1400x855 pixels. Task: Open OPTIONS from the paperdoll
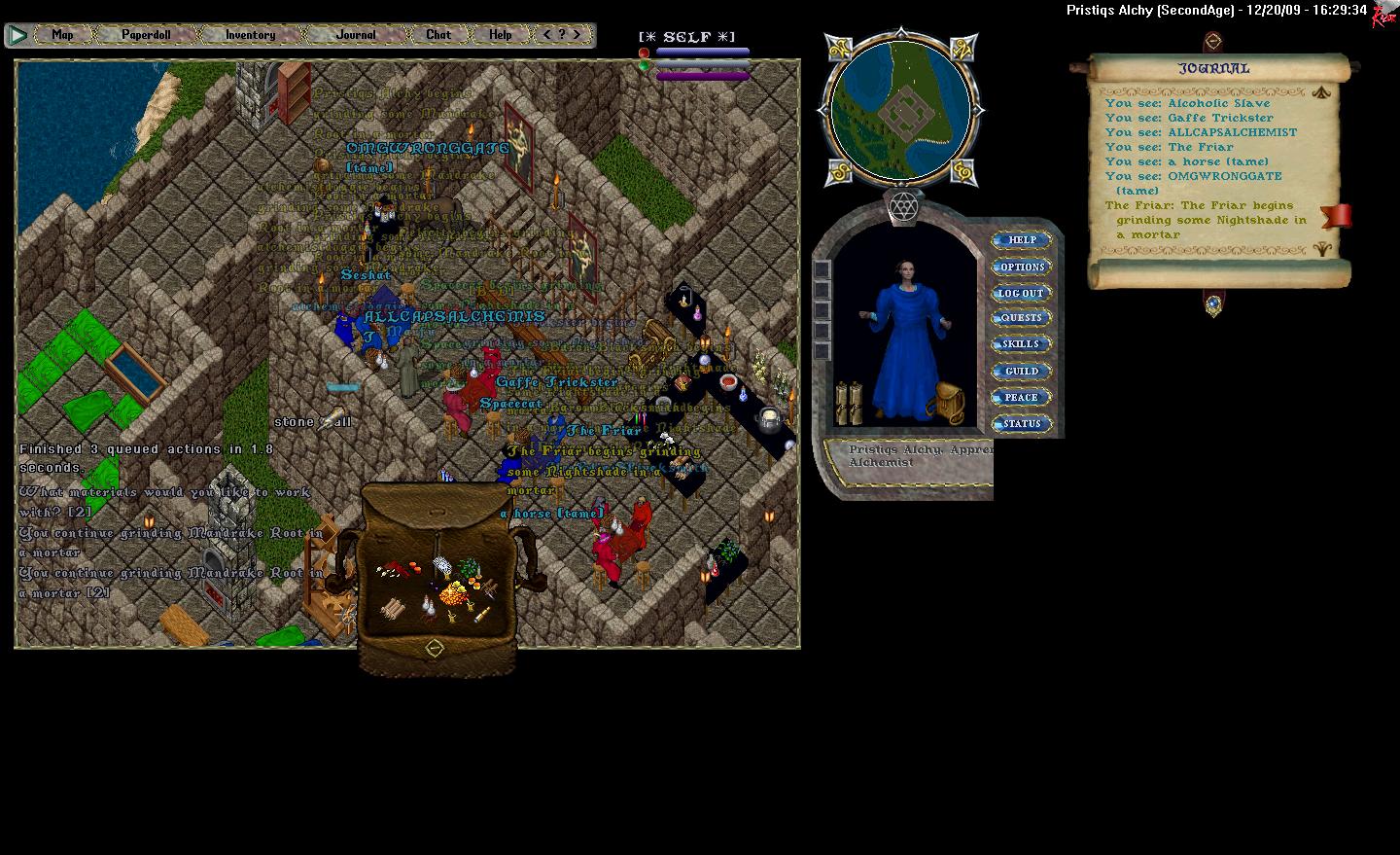click(x=1022, y=267)
